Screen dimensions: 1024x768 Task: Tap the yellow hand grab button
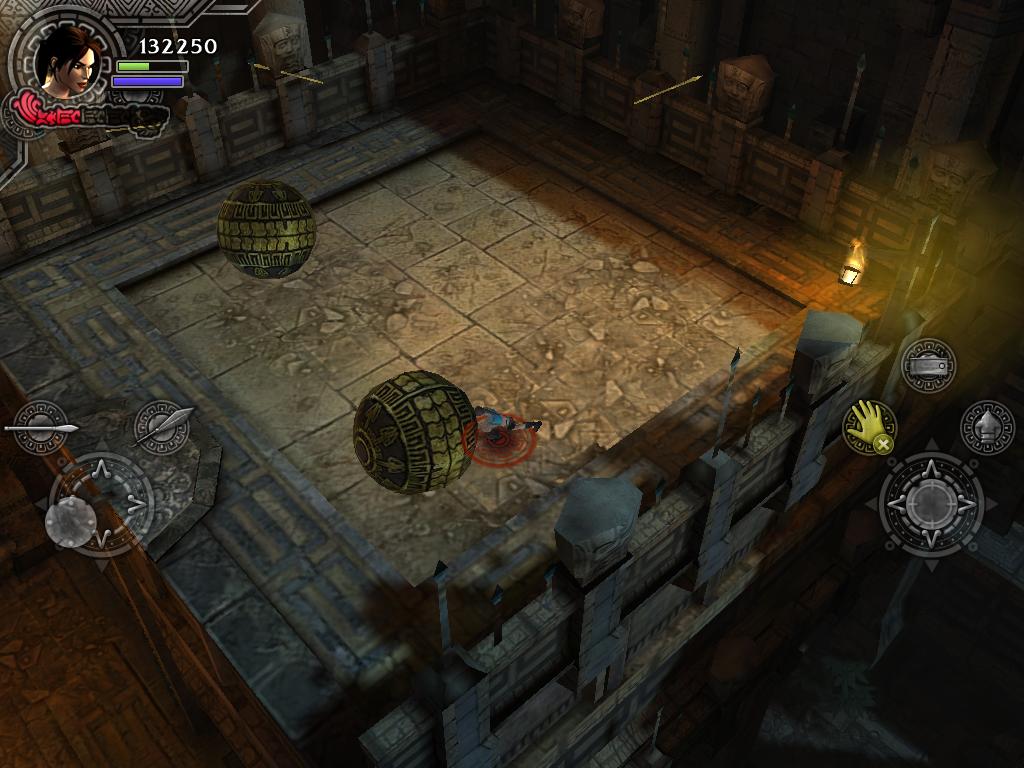point(868,428)
